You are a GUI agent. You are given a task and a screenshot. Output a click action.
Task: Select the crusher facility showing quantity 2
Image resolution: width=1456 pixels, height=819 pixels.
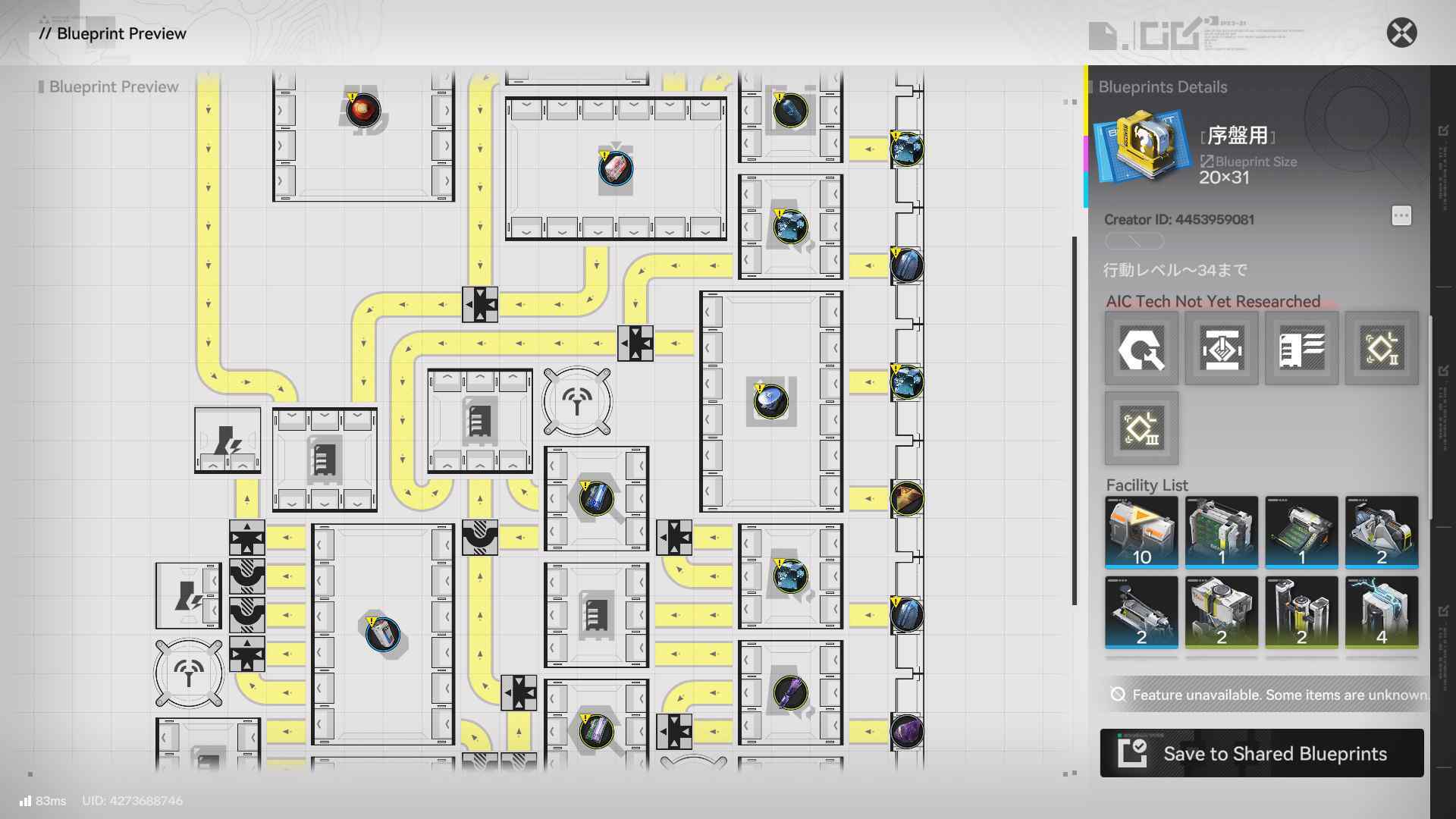(x=1221, y=613)
